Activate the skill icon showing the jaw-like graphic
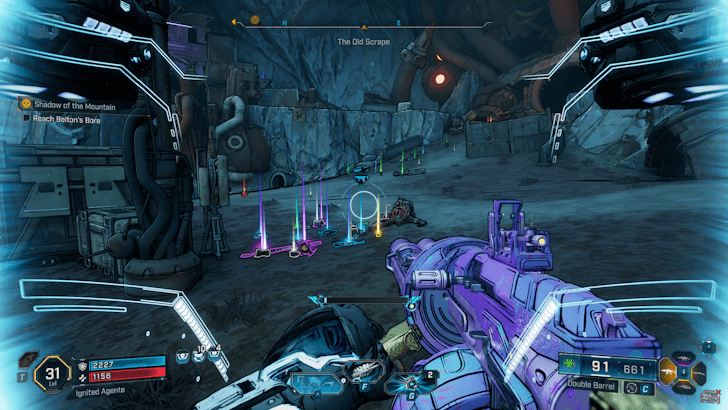Screen dimensions: 728x410 coord(358,369)
